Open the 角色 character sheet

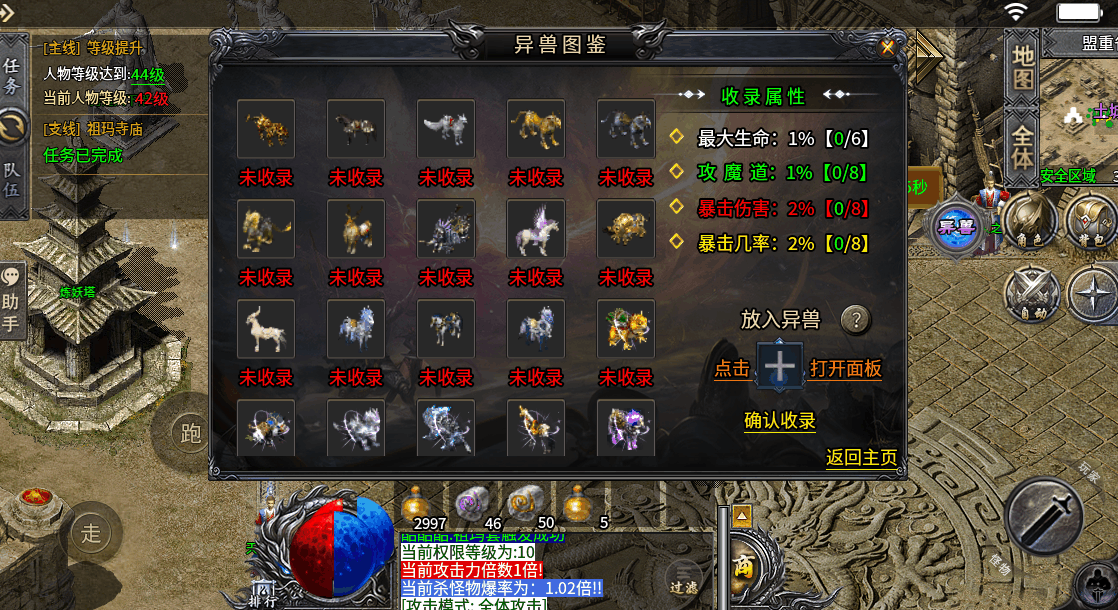pyautogui.click(x=1029, y=217)
